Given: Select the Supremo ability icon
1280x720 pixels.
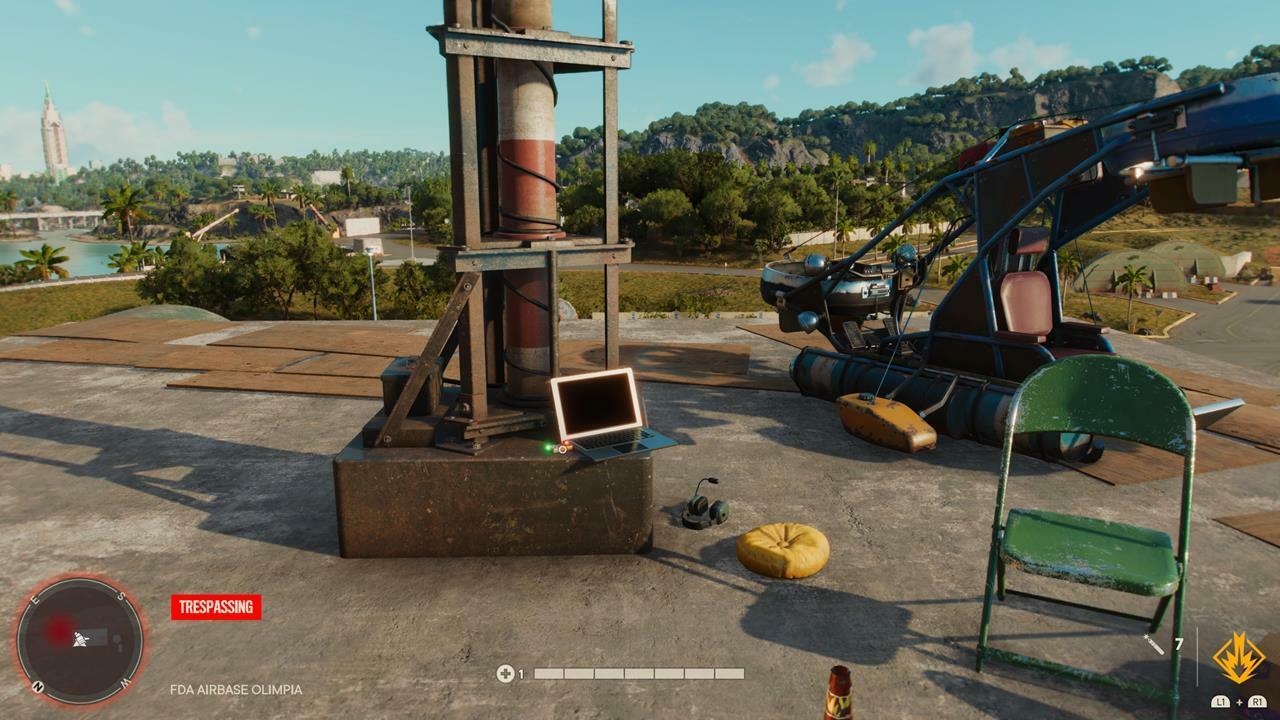Looking at the screenshot, I should 1238,657.
